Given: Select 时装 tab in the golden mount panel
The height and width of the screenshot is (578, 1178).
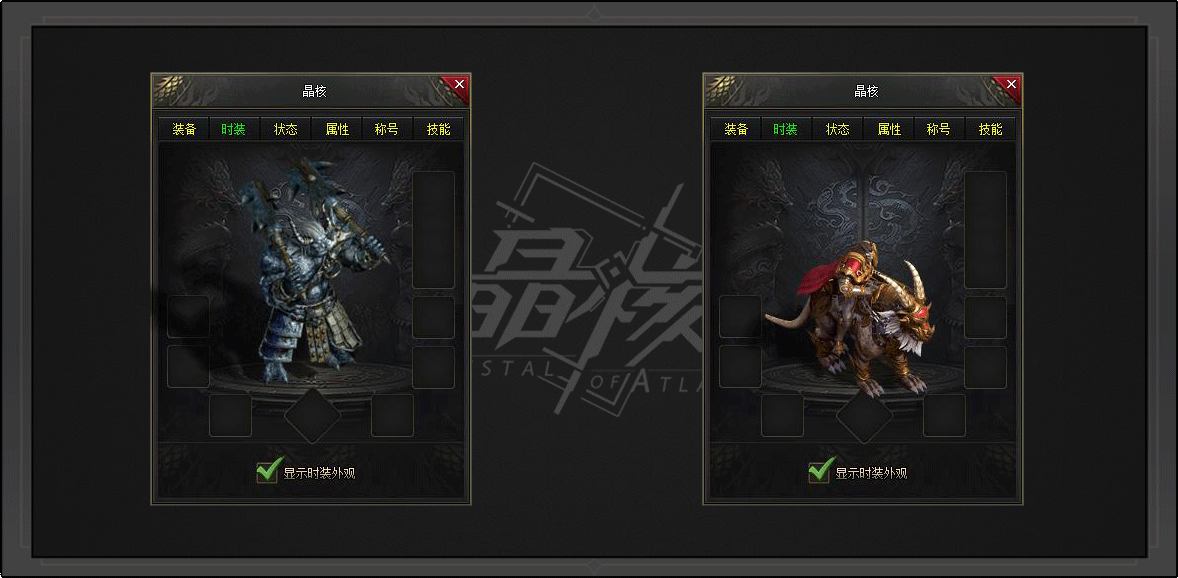Looking at the screenshot, I should click(785, 130).
